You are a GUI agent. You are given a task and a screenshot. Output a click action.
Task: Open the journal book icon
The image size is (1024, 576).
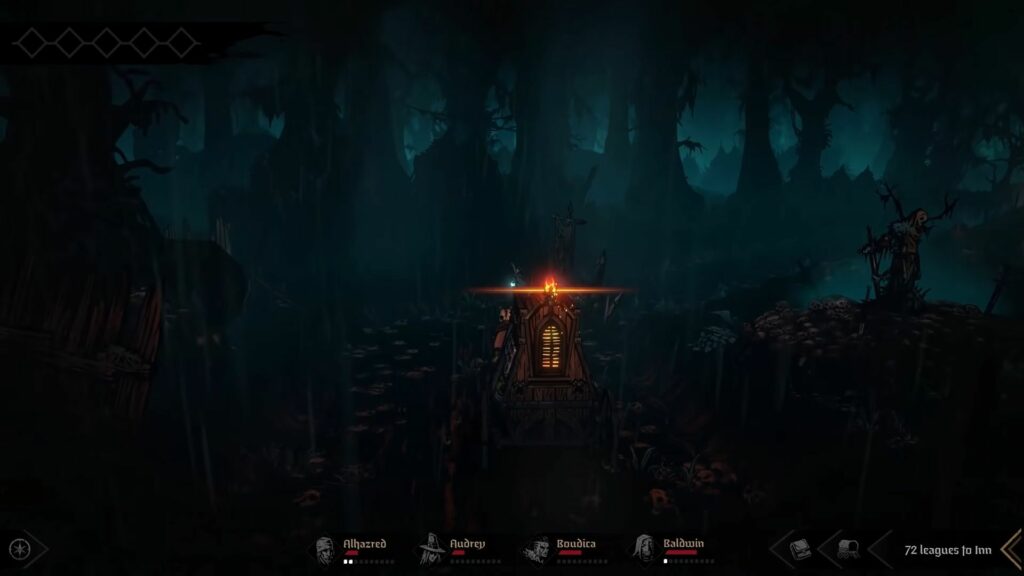[800, 549]
